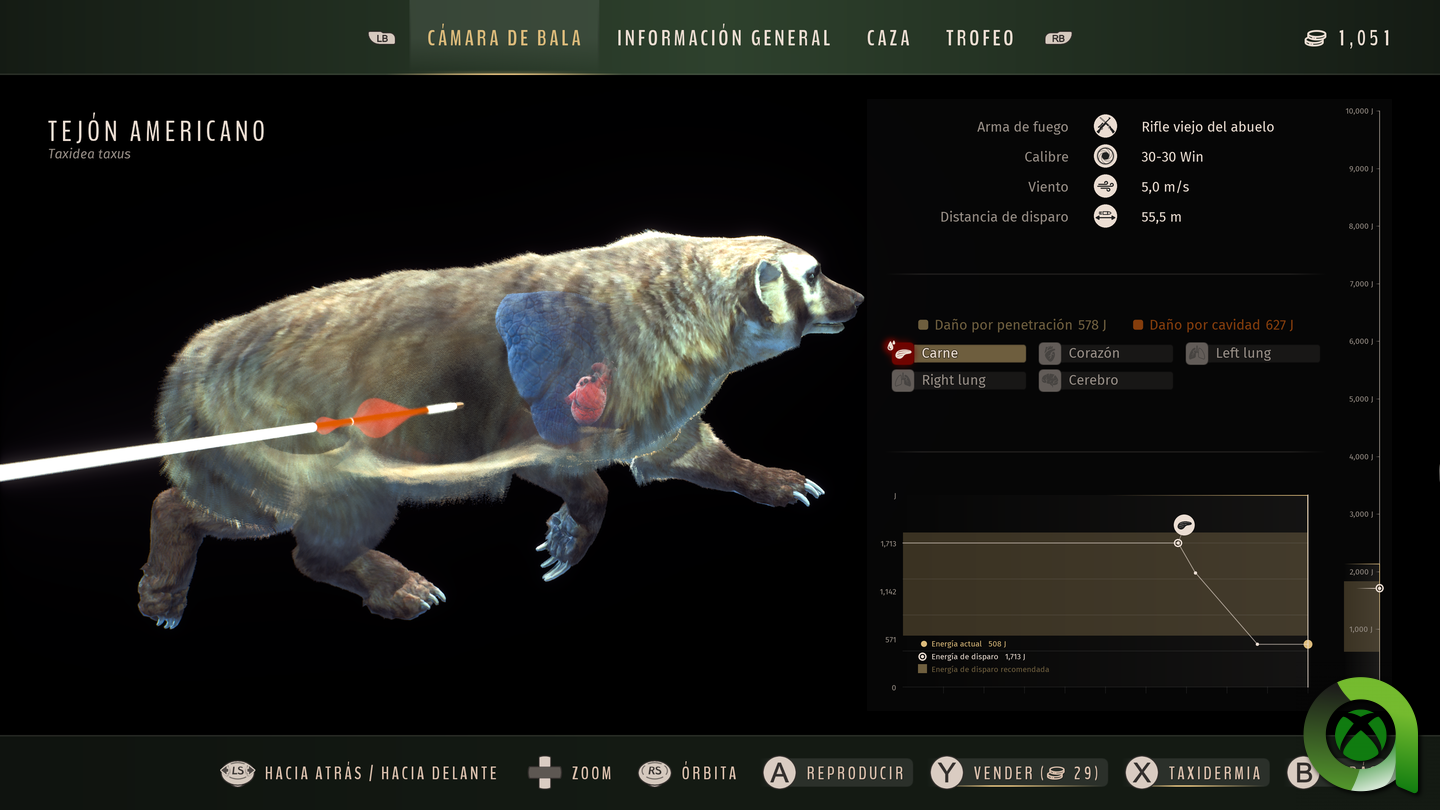Choose the Corazón organ entry

[1105, 353]
